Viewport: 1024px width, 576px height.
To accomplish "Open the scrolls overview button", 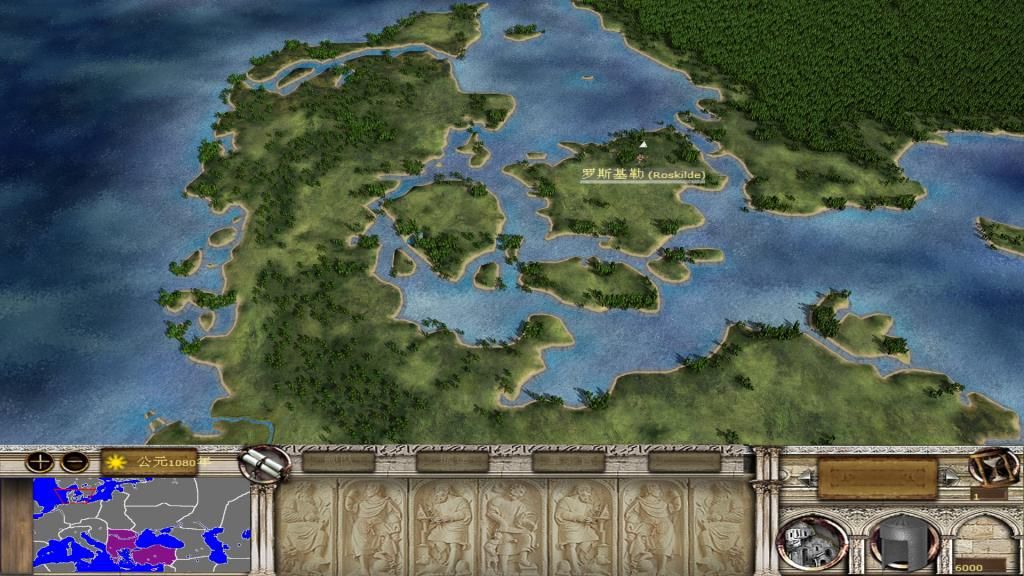I will tap(266, 463).
